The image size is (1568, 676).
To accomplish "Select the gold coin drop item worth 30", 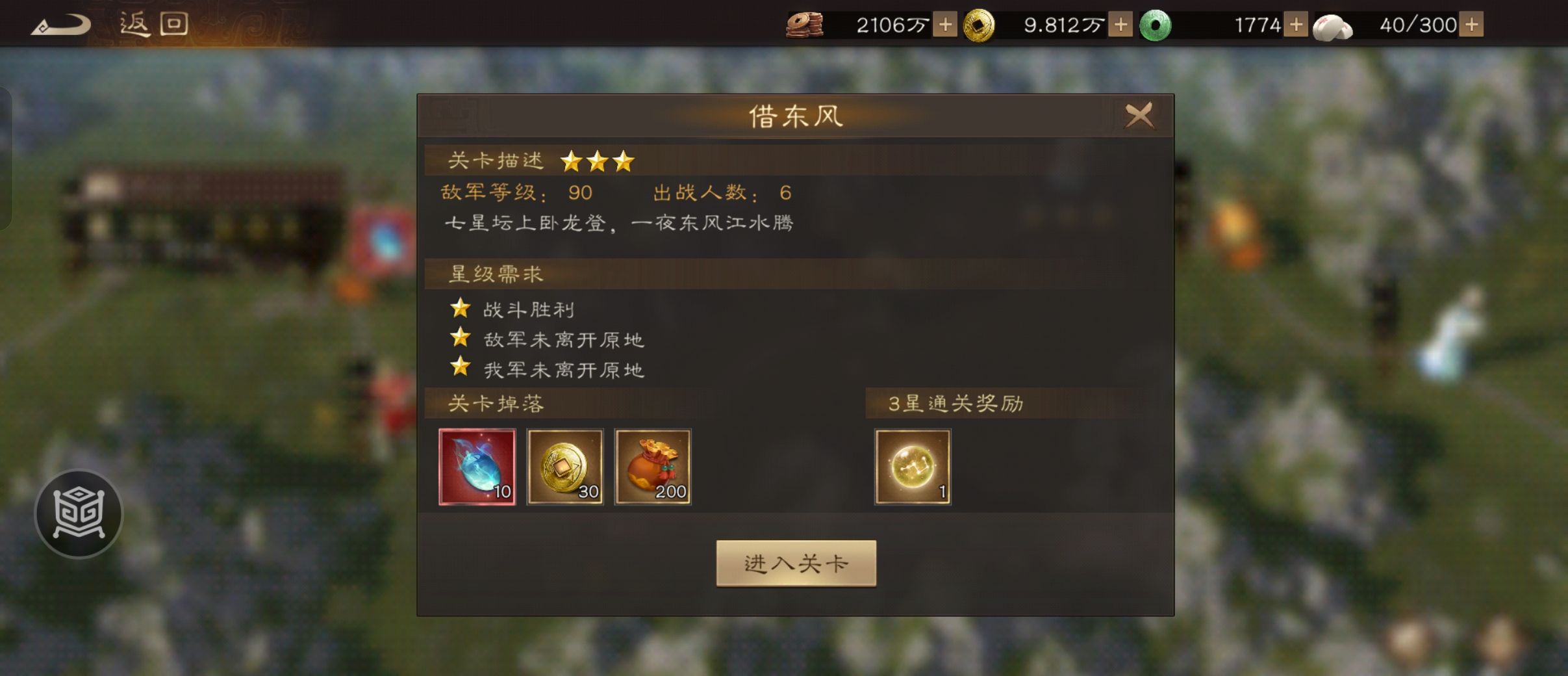I will coord(566,467).
